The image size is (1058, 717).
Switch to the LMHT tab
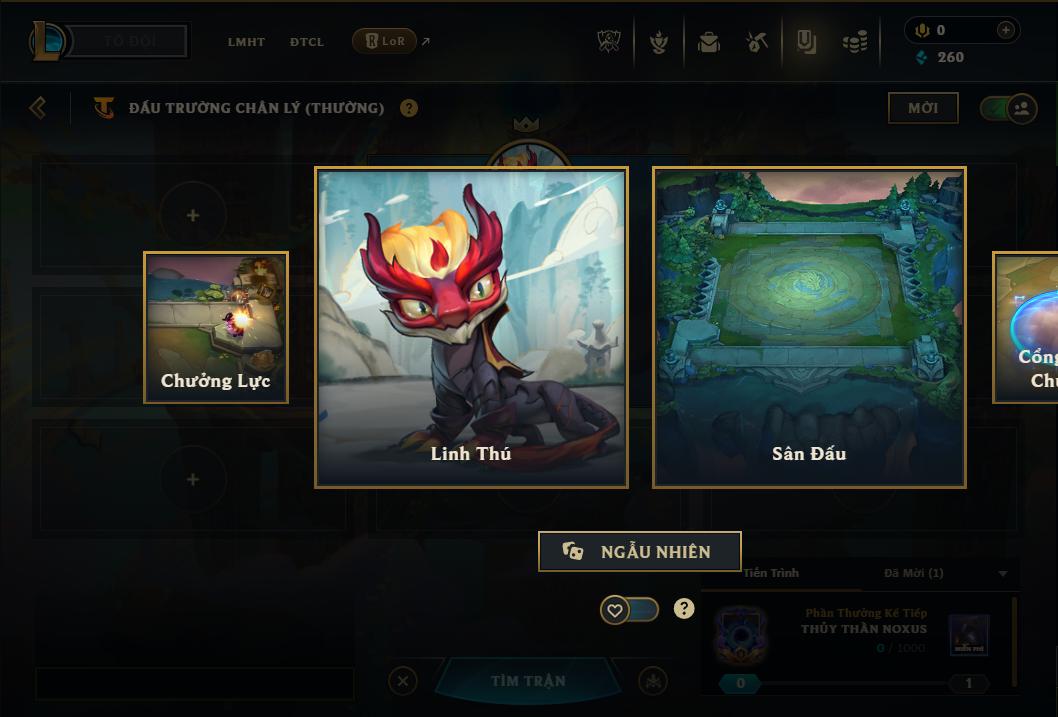[246, 42]
